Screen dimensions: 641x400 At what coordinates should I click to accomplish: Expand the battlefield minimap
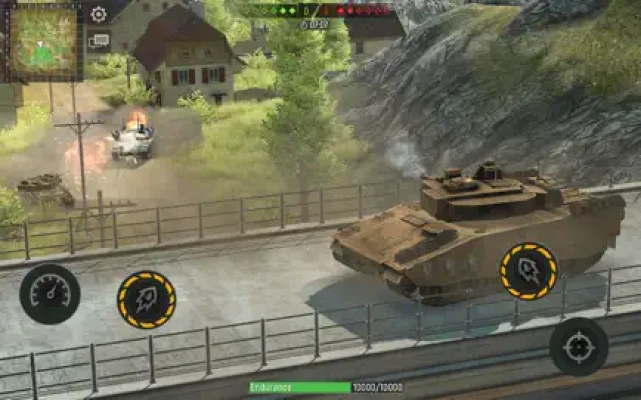[x=42, y=40]
